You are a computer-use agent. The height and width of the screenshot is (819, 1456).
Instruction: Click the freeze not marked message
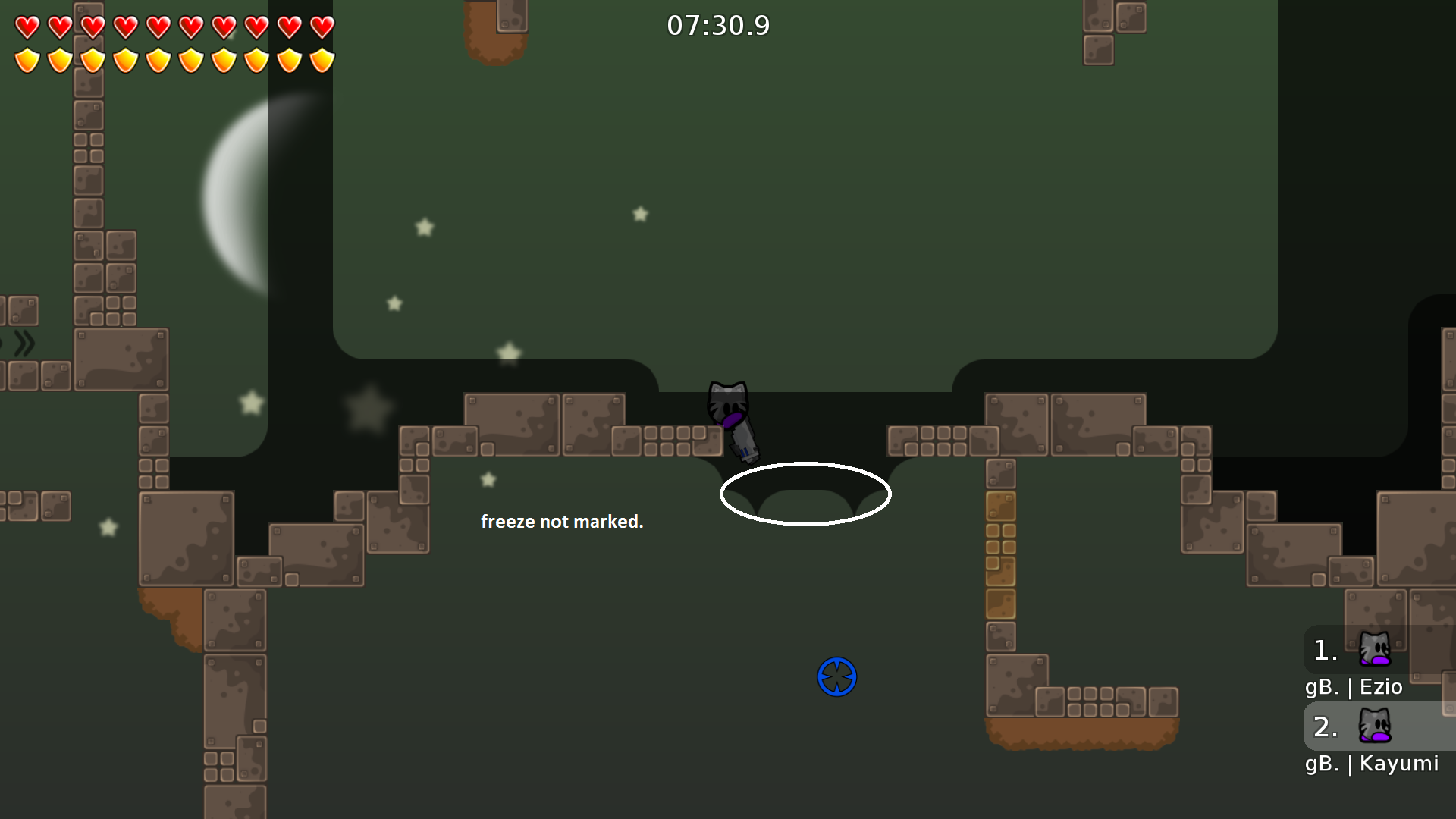click(x=563, y=522)
